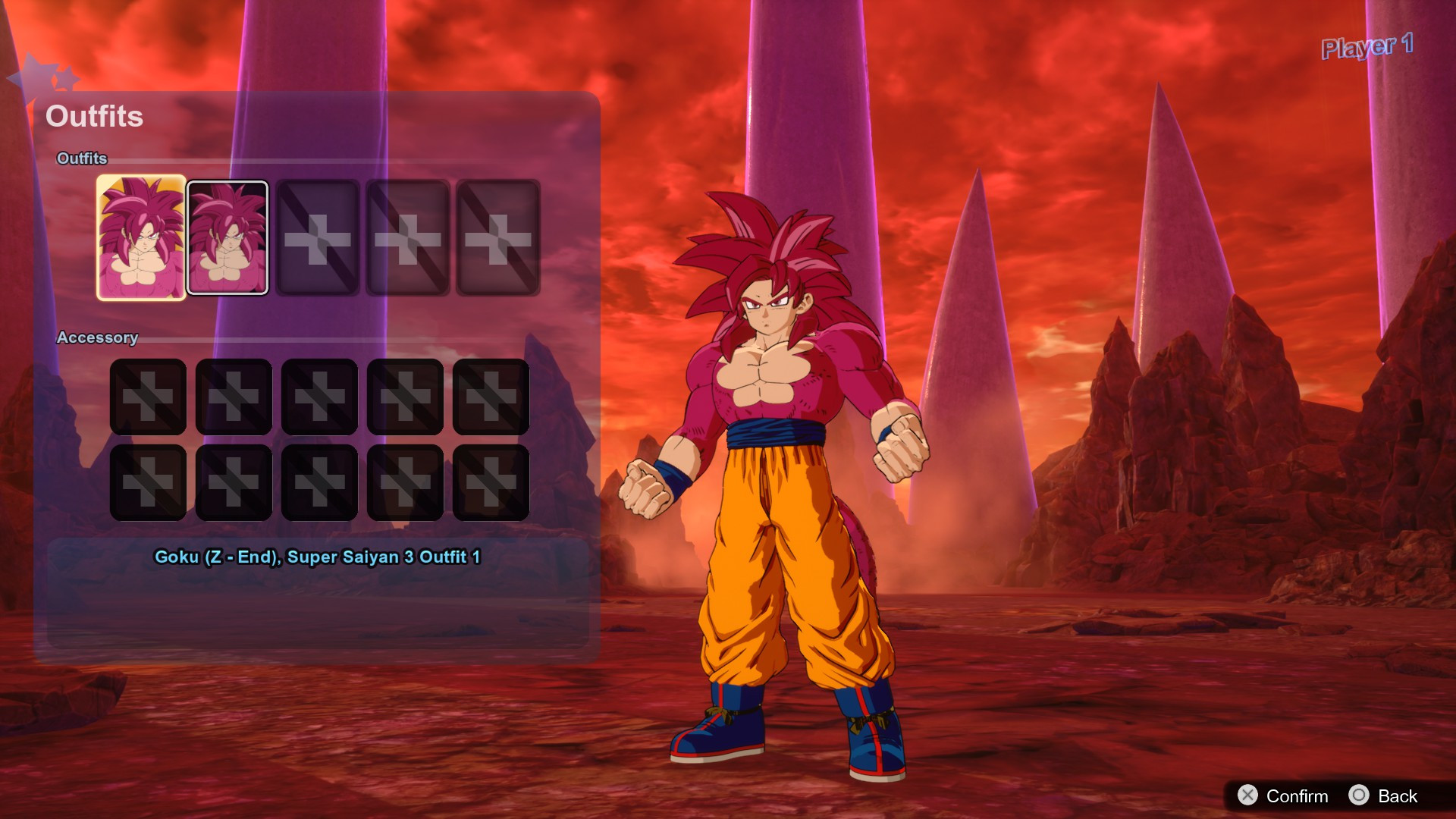Open the first accessory slot
The width and height of the screenshot is (1456, 819).
pyautogui.click(x=149, y=397)
